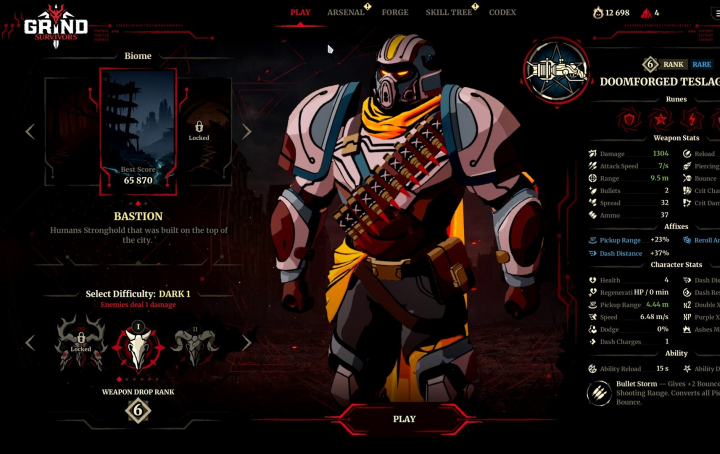Go to the Codex tab
This screenshot has width=720, height=454.
(x=502, y=12)
